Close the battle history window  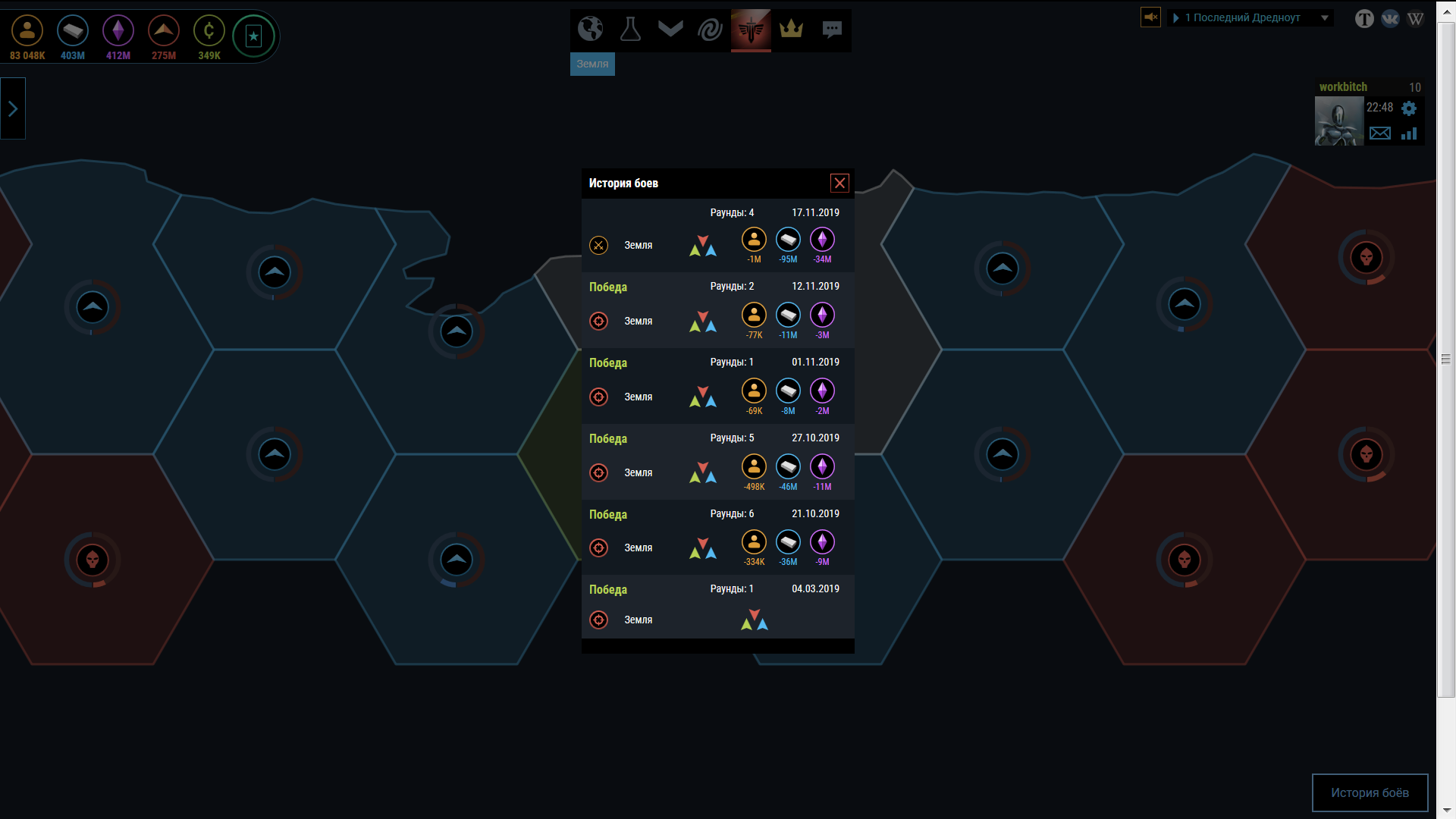tap(839, 183)
